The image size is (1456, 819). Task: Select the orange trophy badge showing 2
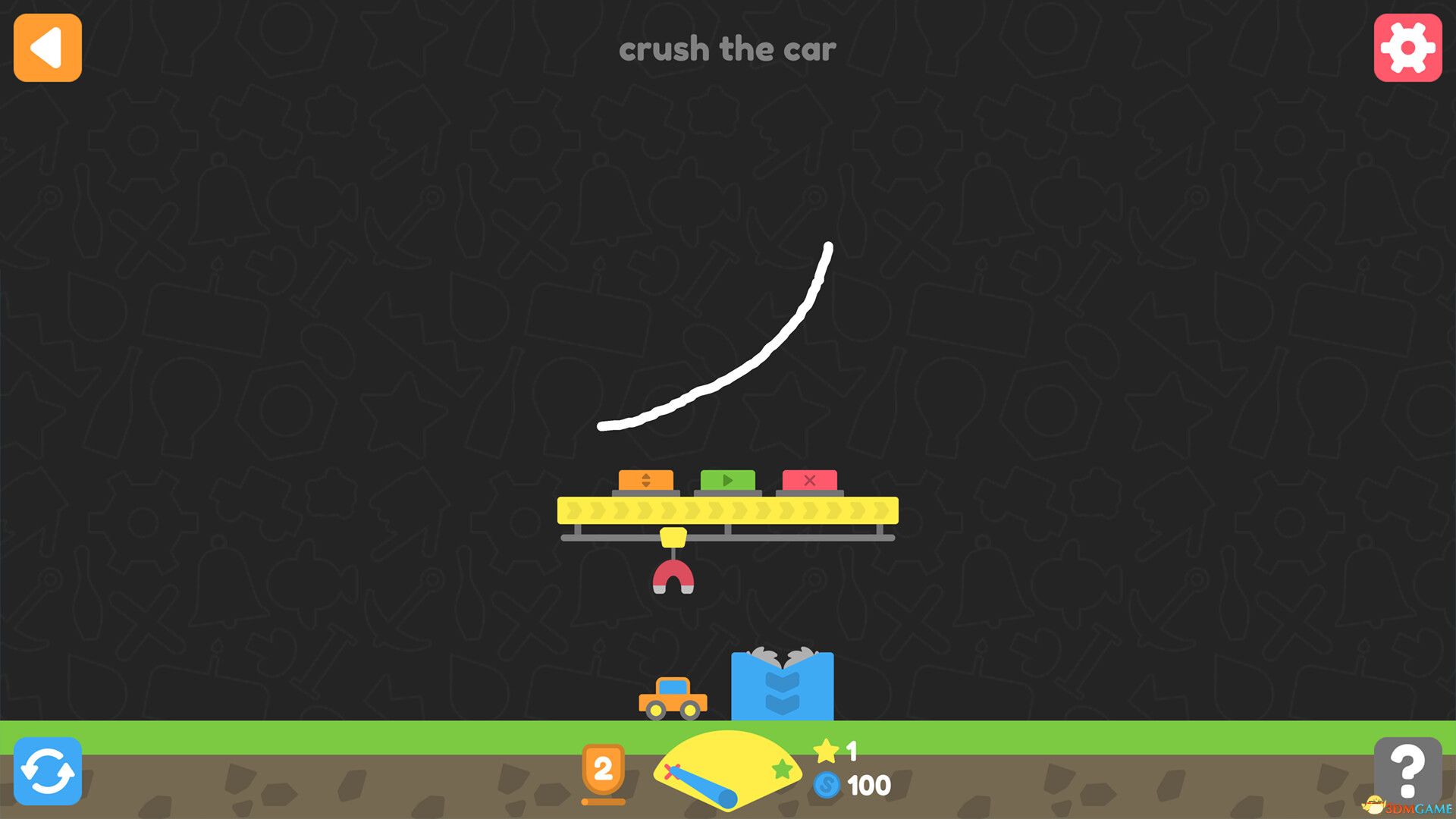(603, 768)
